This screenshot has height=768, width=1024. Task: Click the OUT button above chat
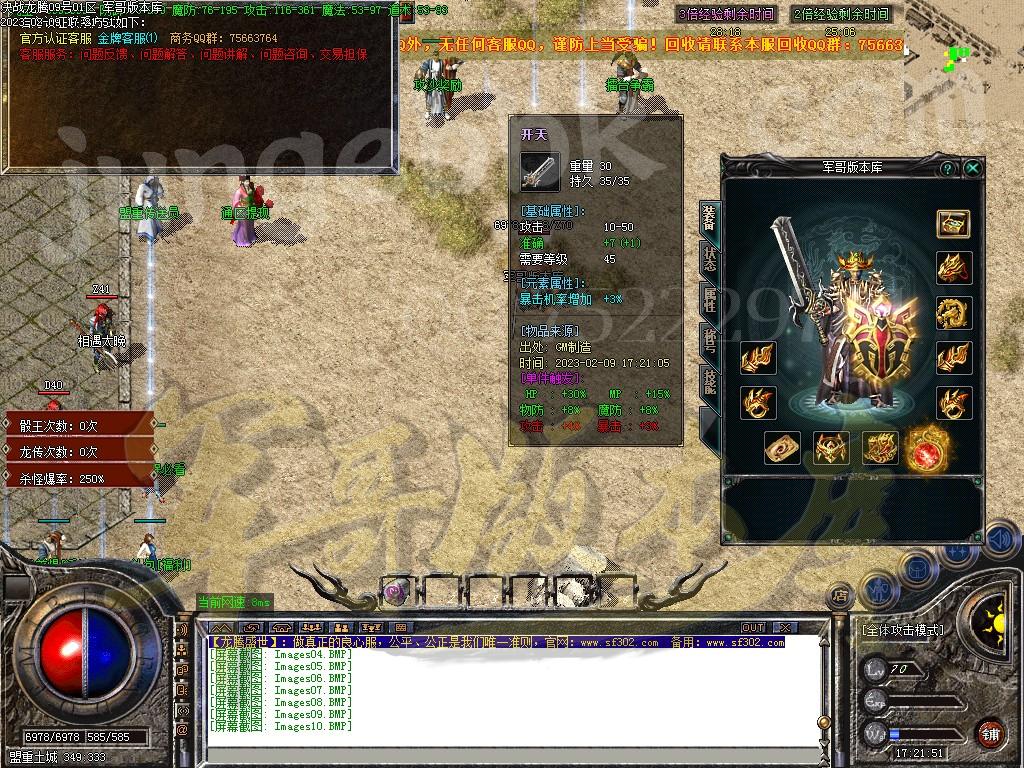(753, 627)
